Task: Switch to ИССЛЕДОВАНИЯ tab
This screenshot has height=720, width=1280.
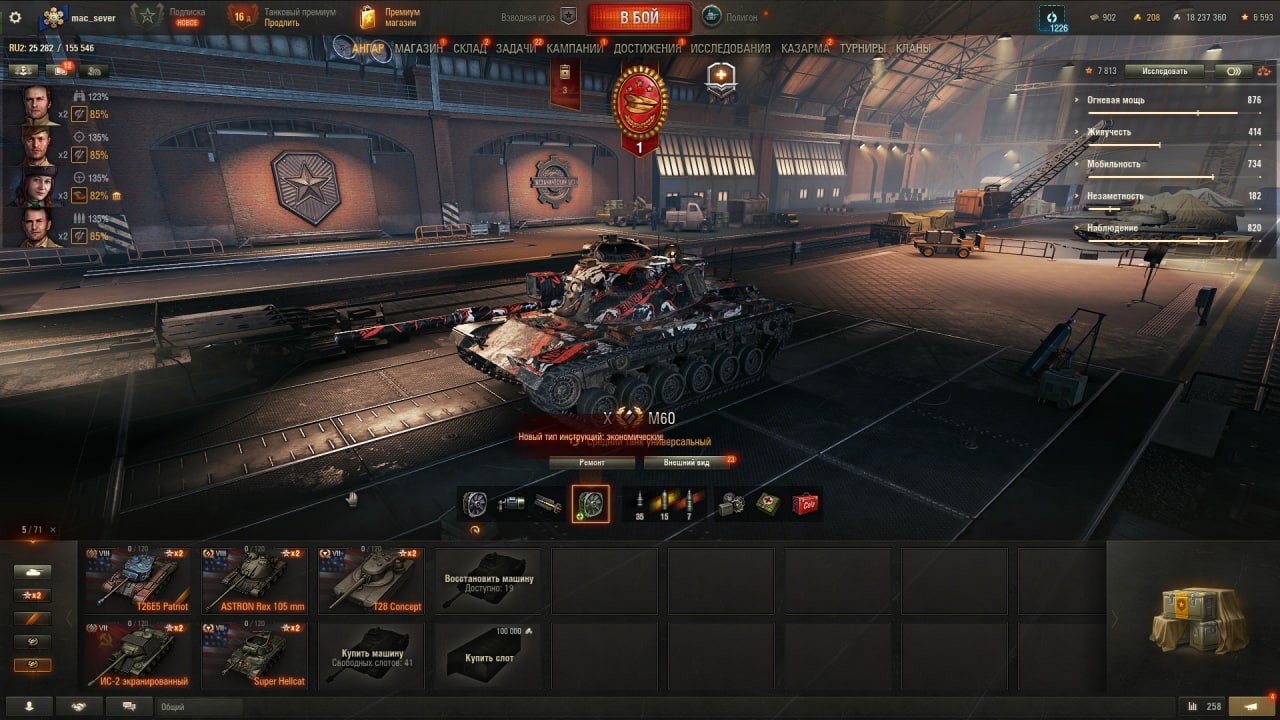Action: tap(730, 48)
